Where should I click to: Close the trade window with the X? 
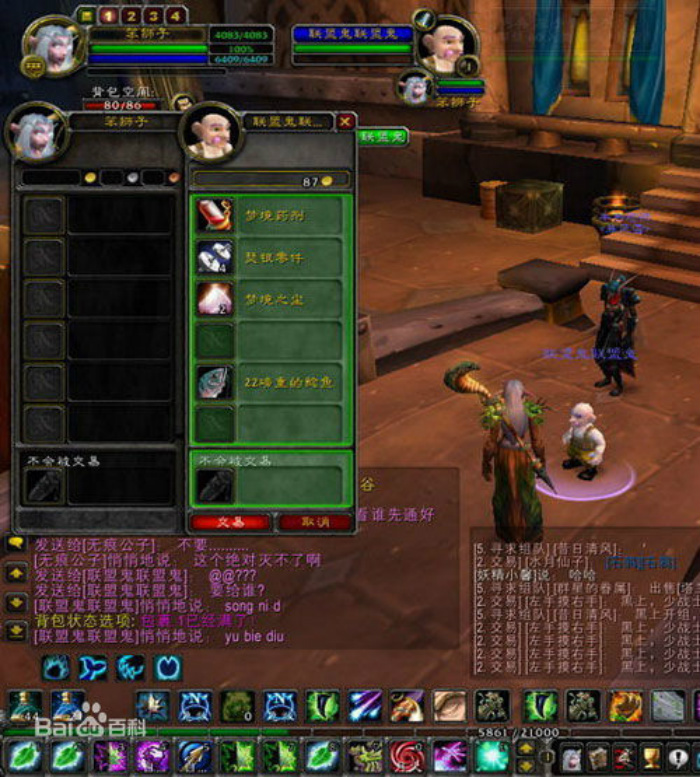[346, 121]
